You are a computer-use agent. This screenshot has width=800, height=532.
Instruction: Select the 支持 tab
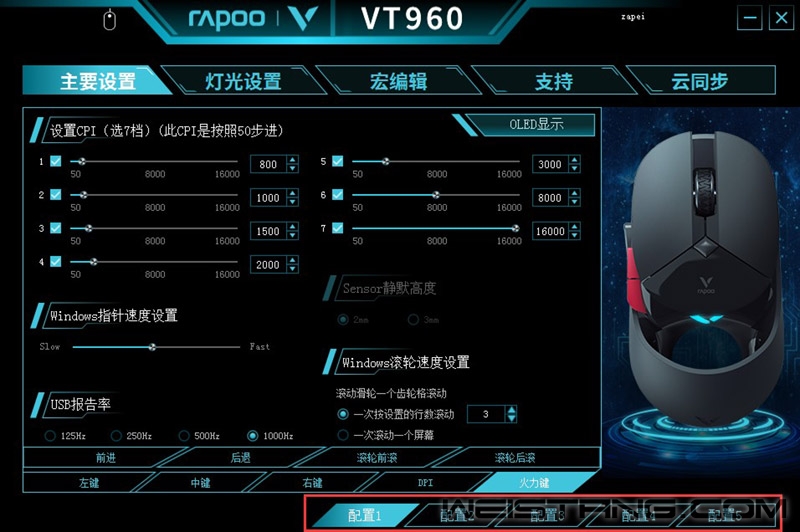553,82
